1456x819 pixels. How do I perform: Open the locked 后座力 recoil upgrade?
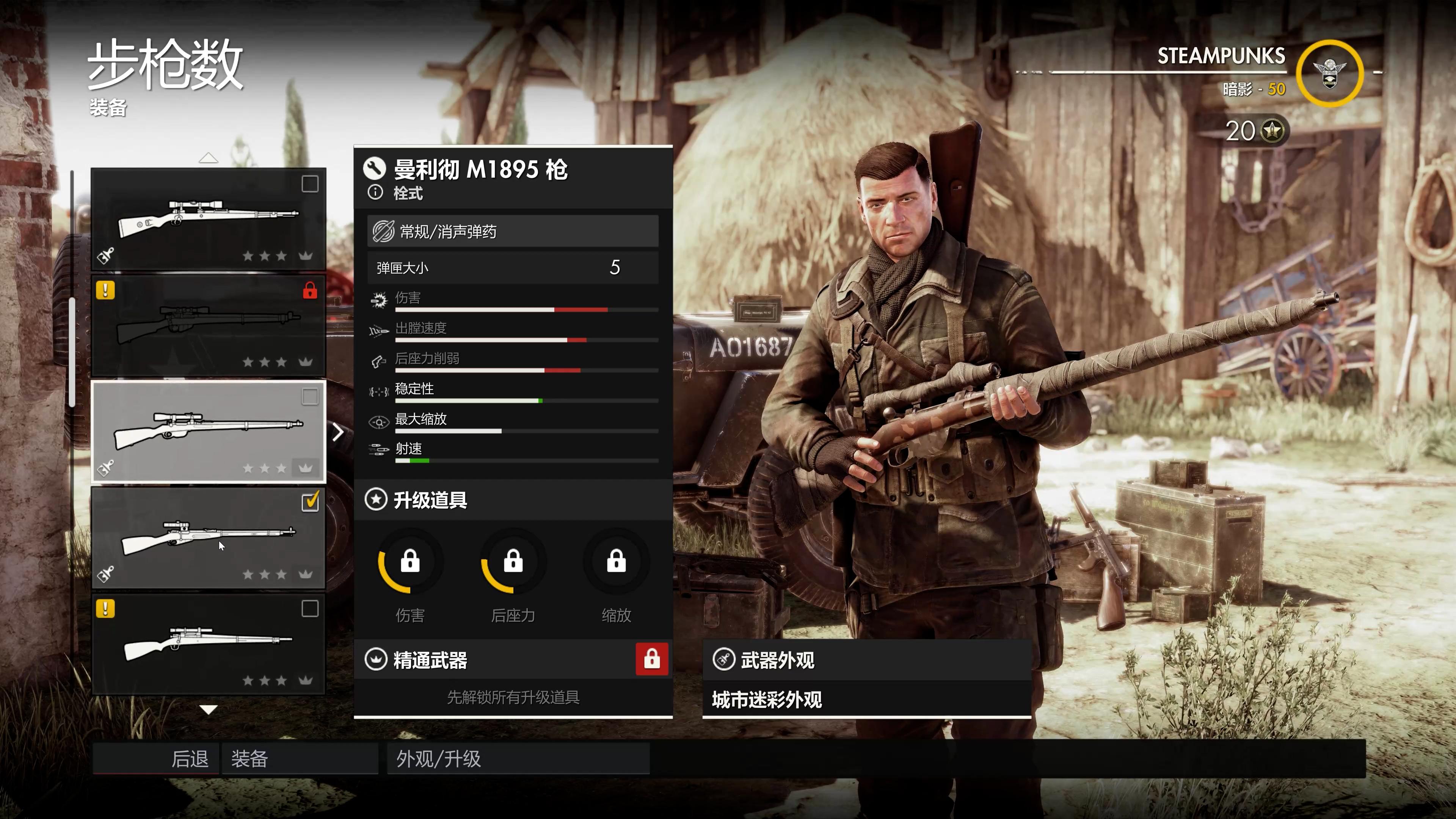513,562
